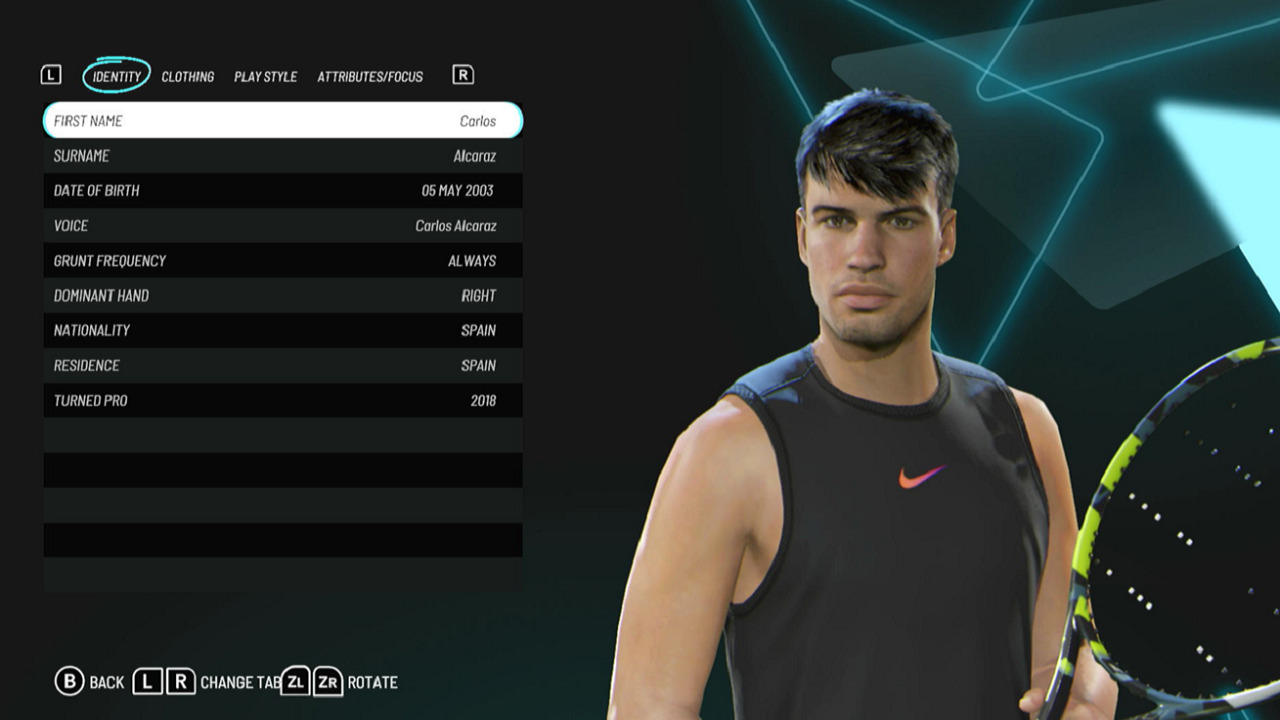
Task: Click the Date of Birth row showing 05 MAY 2003
Action: (x=280, y=190)
